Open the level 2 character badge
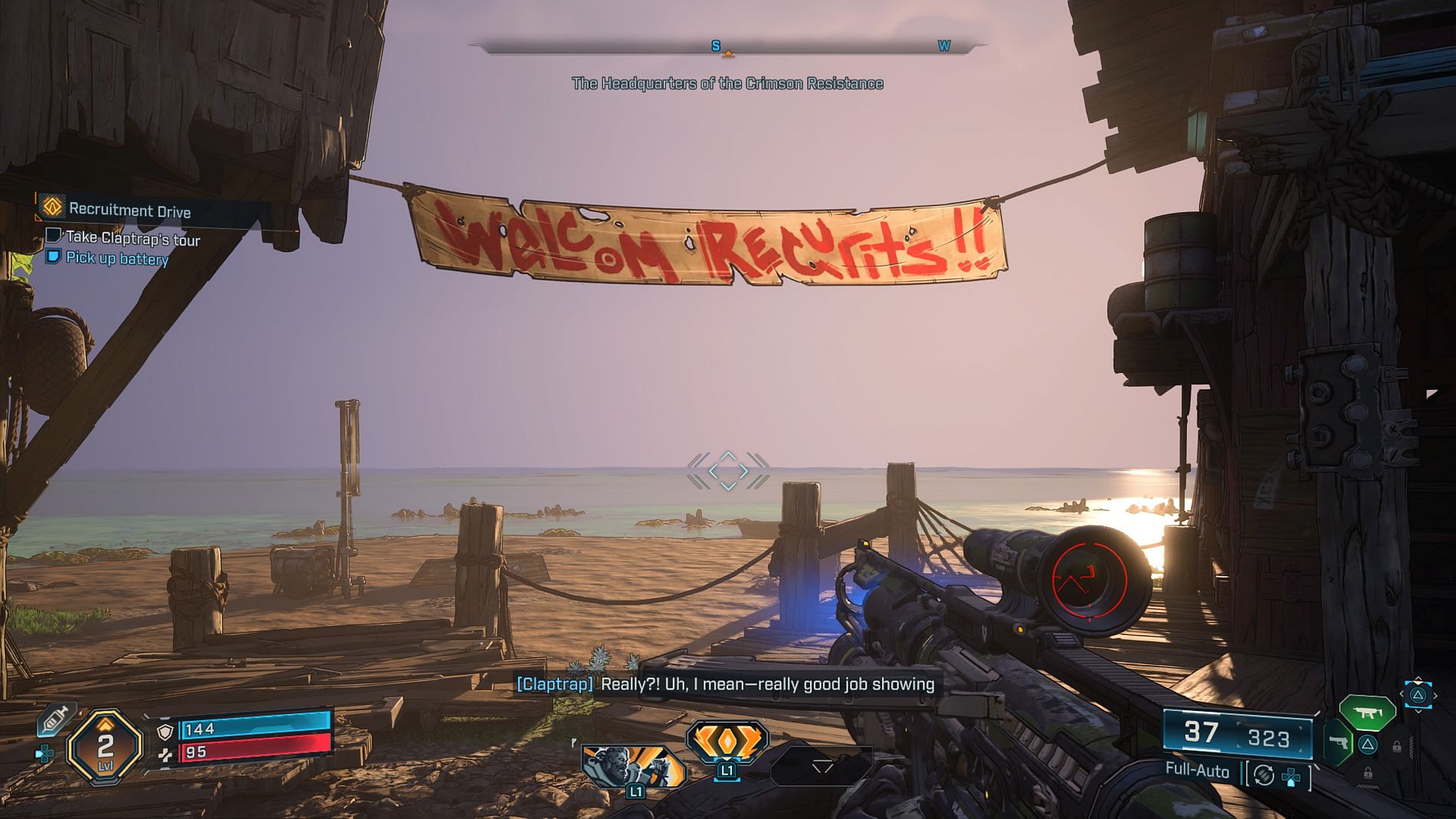1456x819 pixels. tap(105, 746)
